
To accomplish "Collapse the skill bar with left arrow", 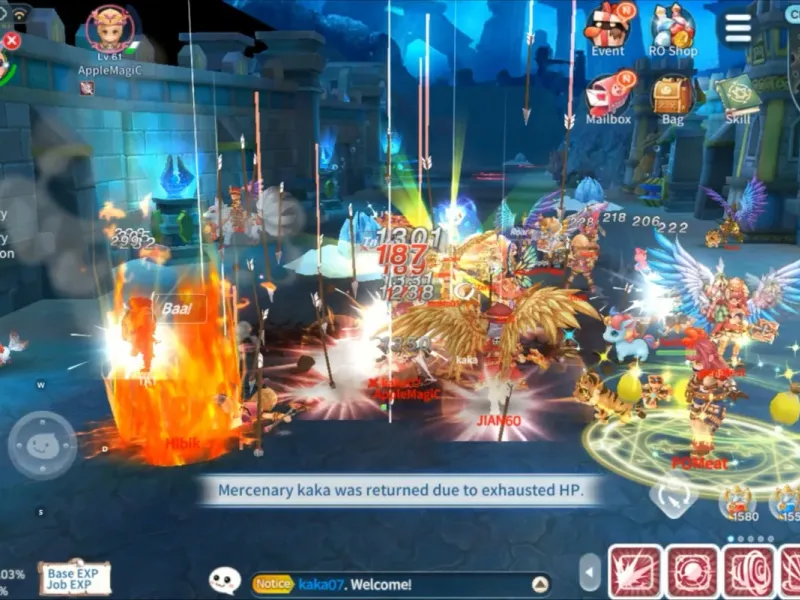I will pyautogui.click(x=590, y=573).
